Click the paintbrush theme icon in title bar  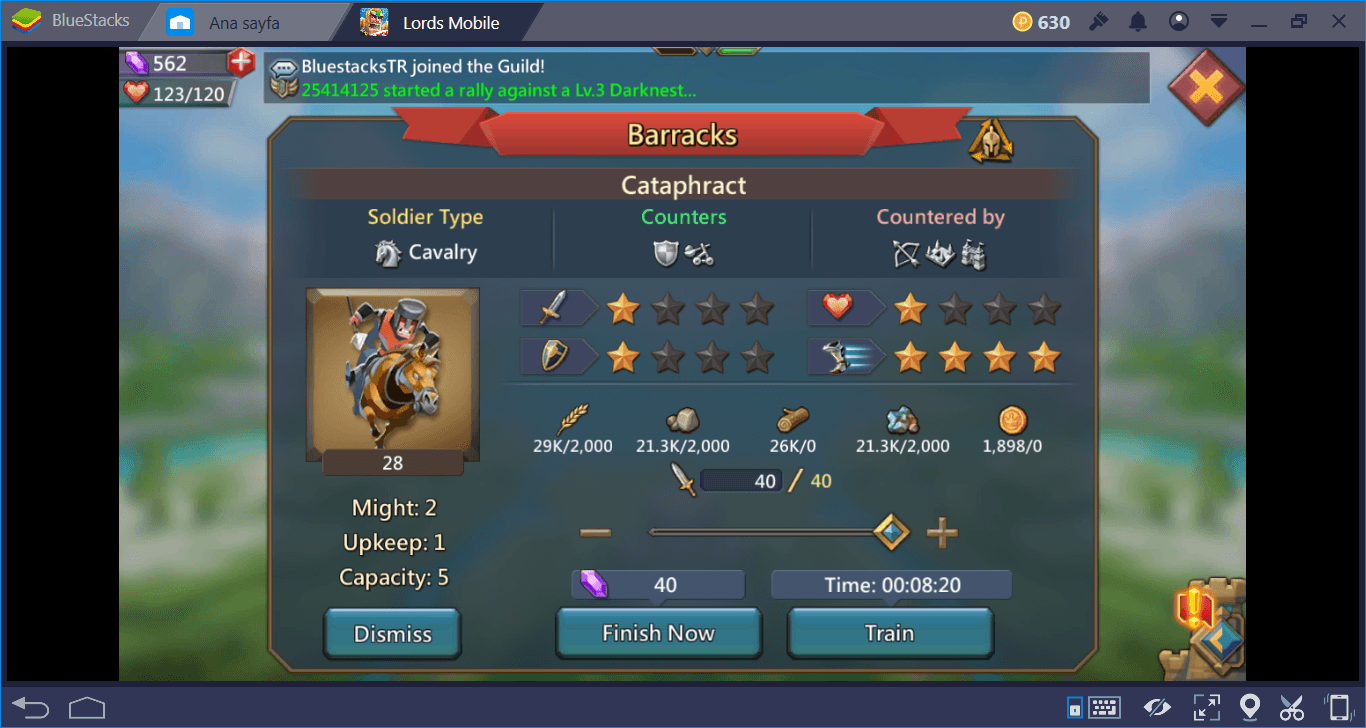pos(1097,20)
